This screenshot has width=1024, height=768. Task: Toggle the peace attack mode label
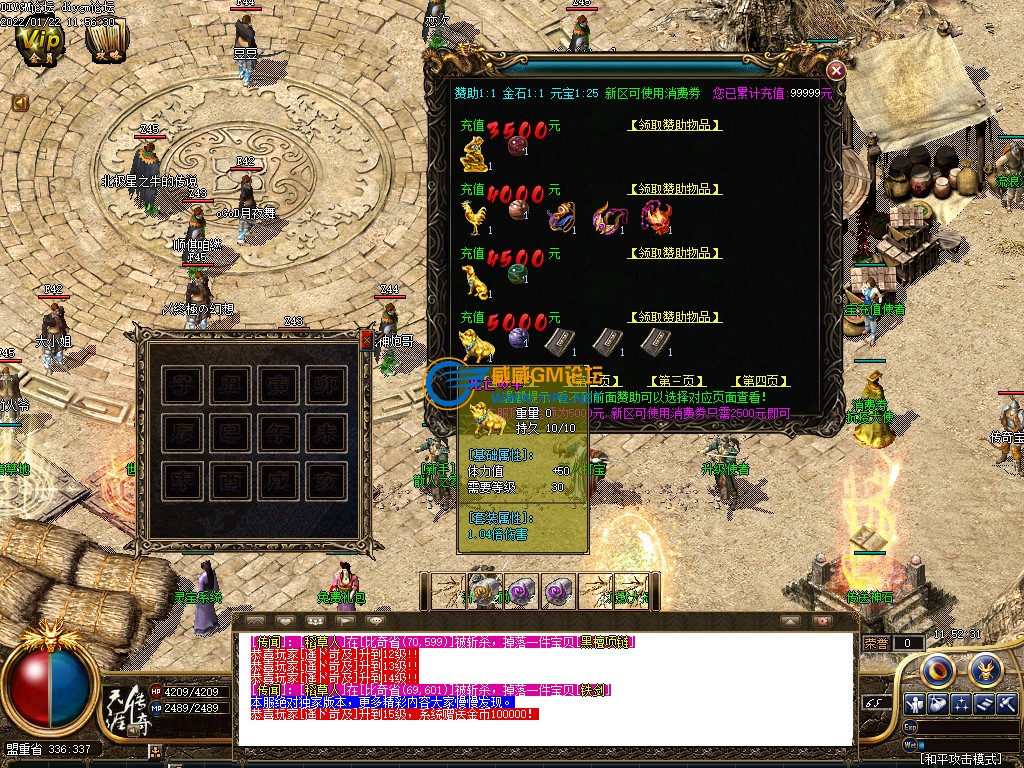[960, 760]
